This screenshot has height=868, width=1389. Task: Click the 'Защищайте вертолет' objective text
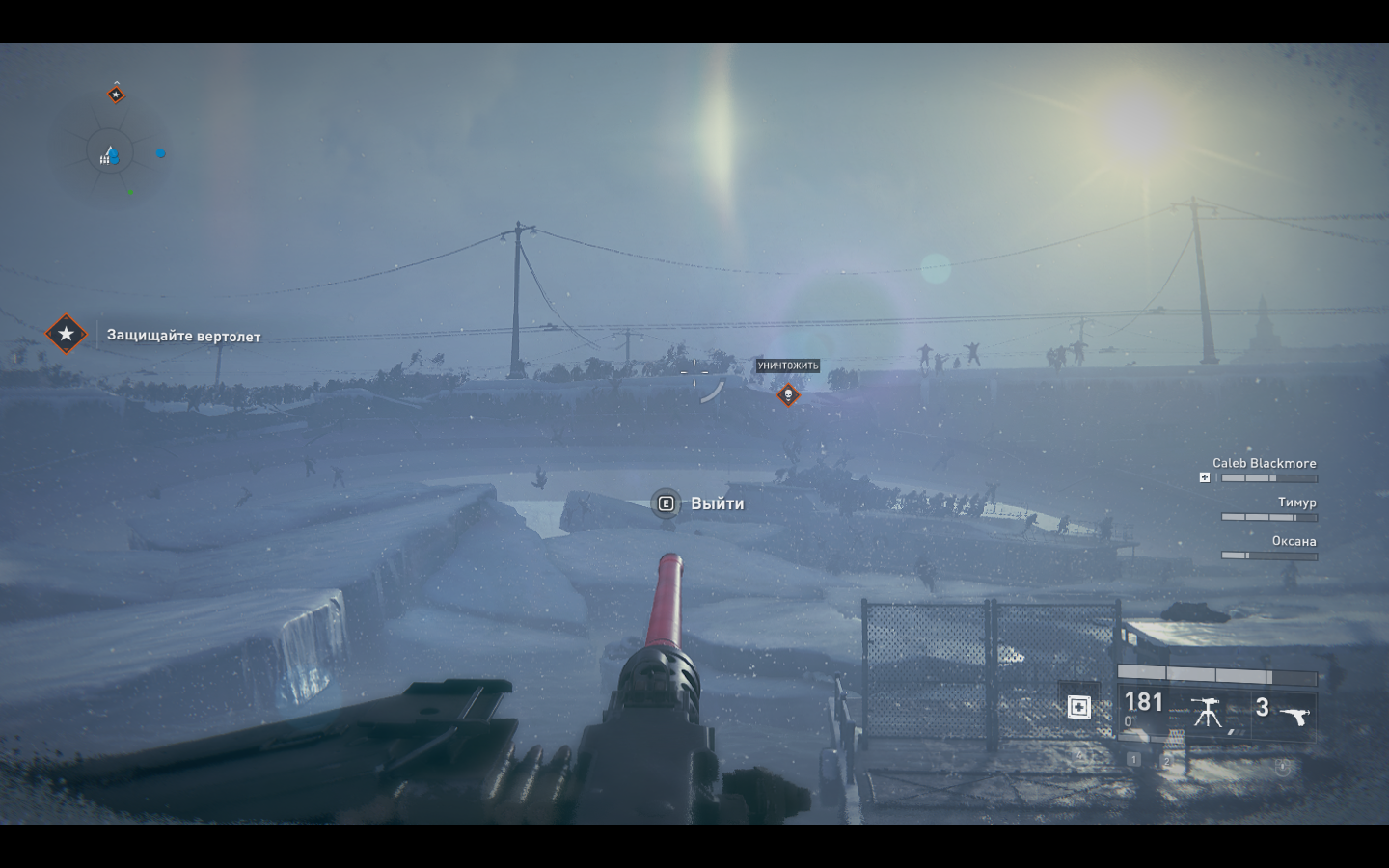[184, 337]
